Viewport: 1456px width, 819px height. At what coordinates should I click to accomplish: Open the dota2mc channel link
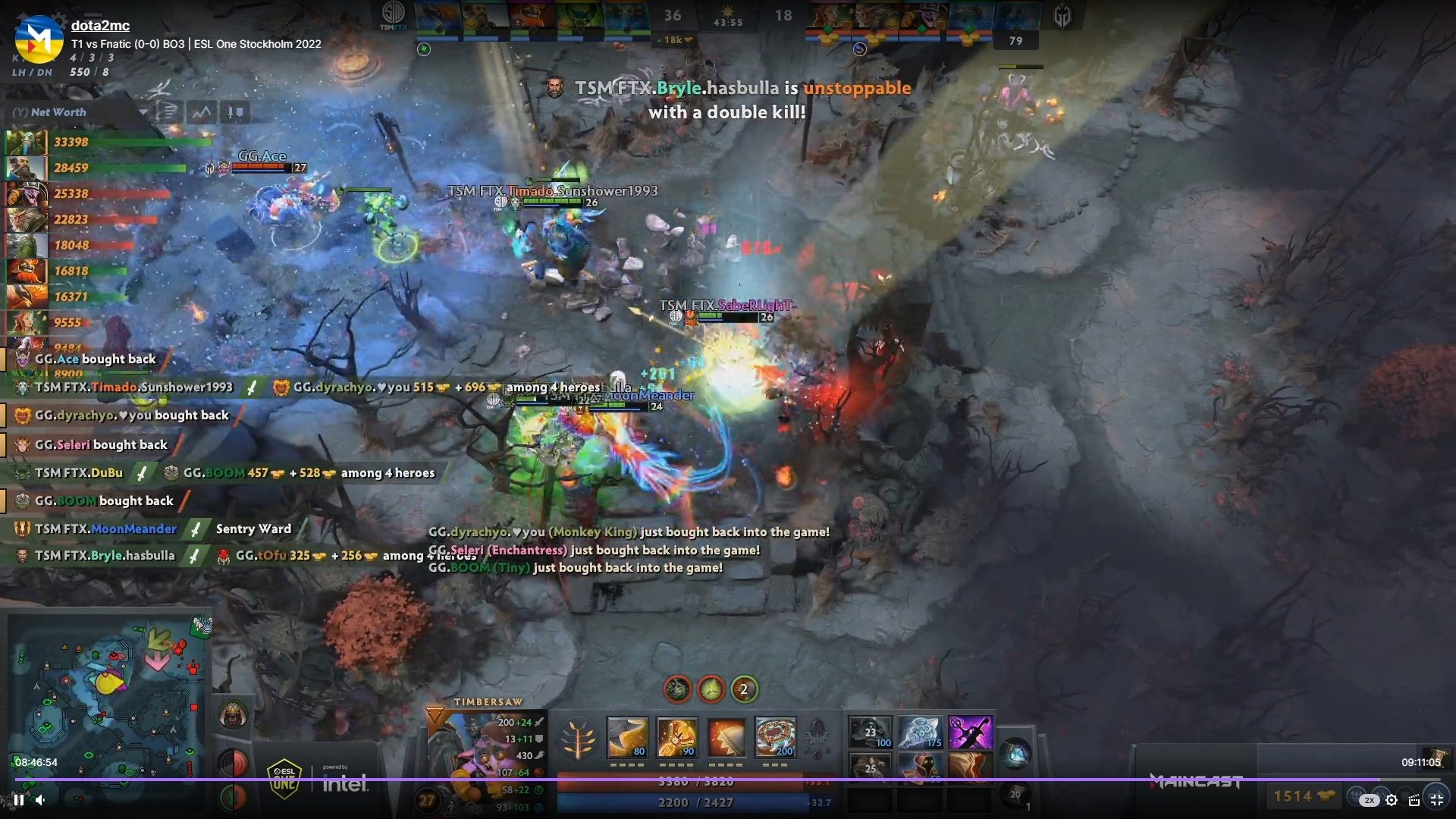point(100,25)
